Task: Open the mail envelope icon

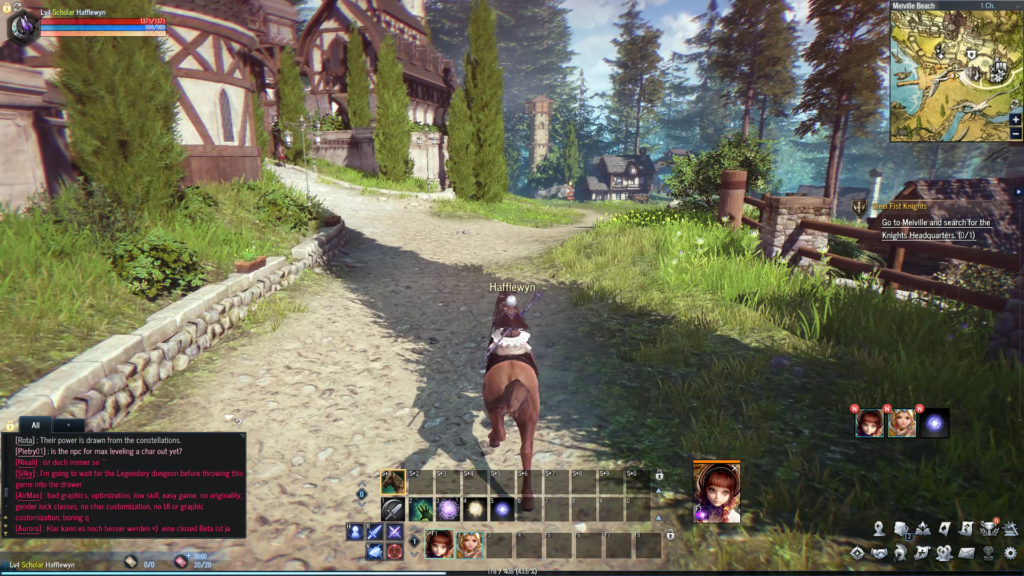Action: coord(966,552)
